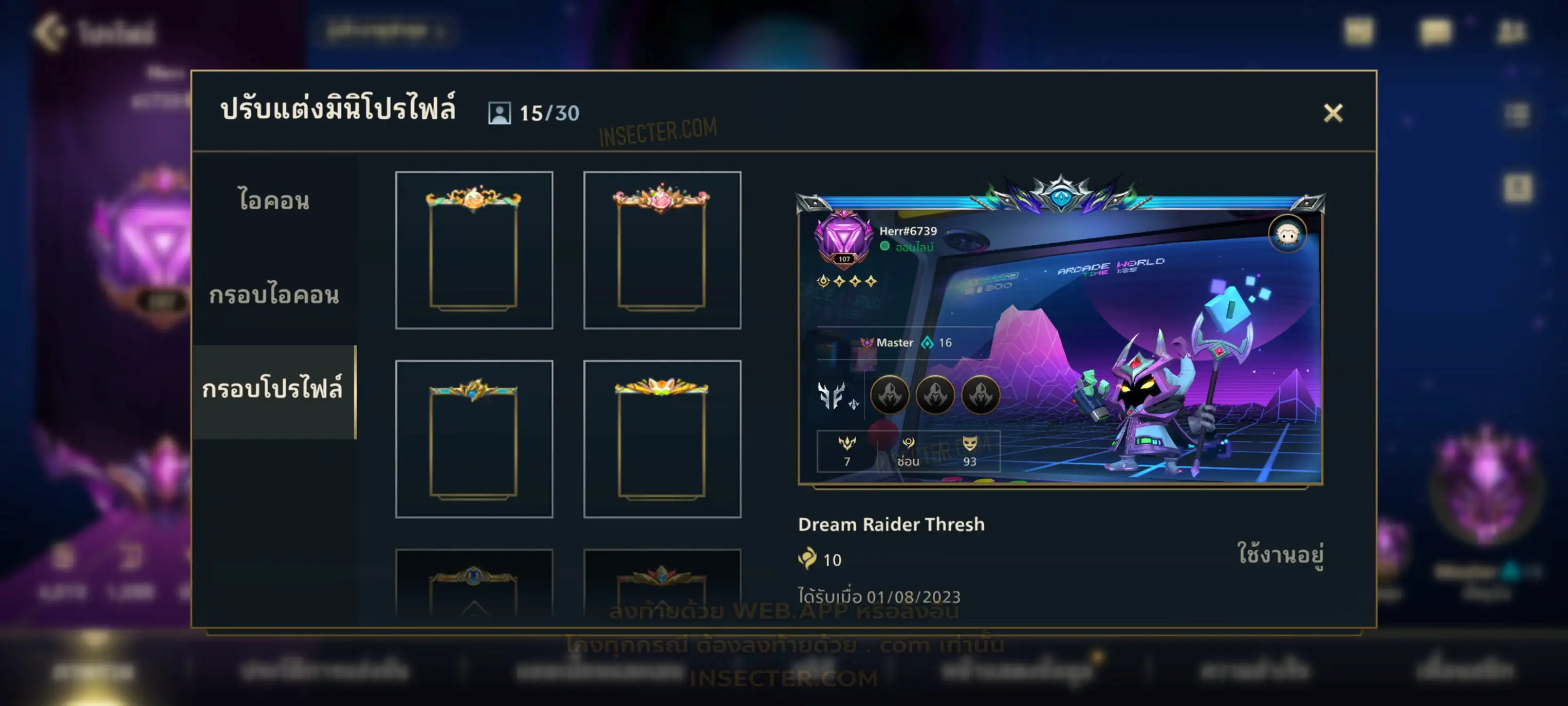Choose the orange lotus gold frame

tap(661, 439)
